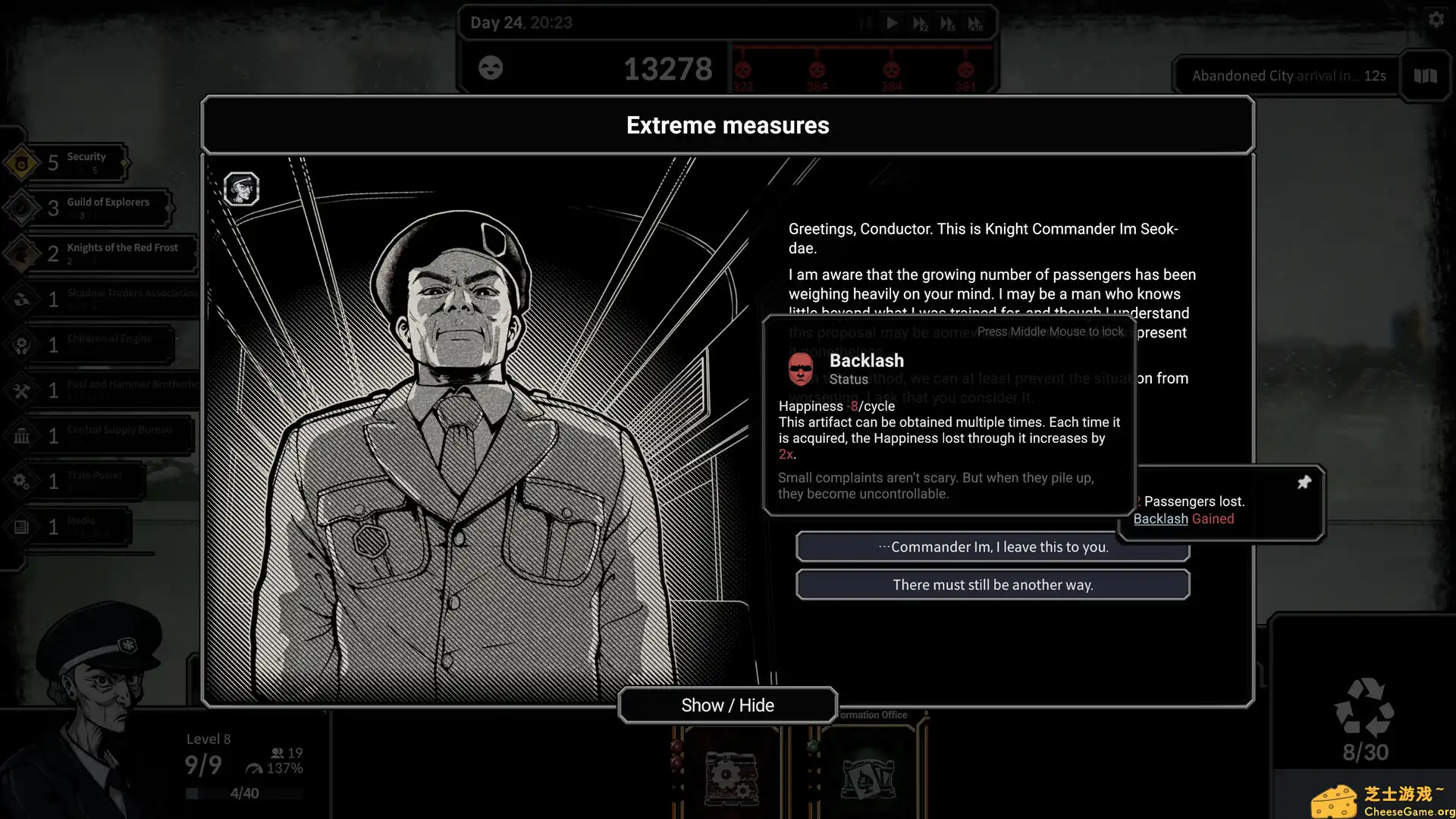The image size is (1456, 819).
Task: Set game speed to x10 fast-forward
Action: pyautogui.click(x=975, y=24)
